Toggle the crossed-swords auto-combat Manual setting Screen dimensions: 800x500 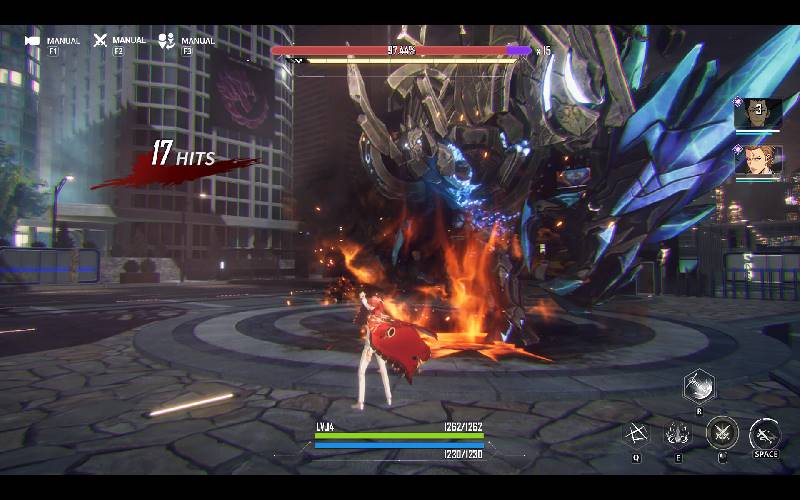tap(100, 41)
